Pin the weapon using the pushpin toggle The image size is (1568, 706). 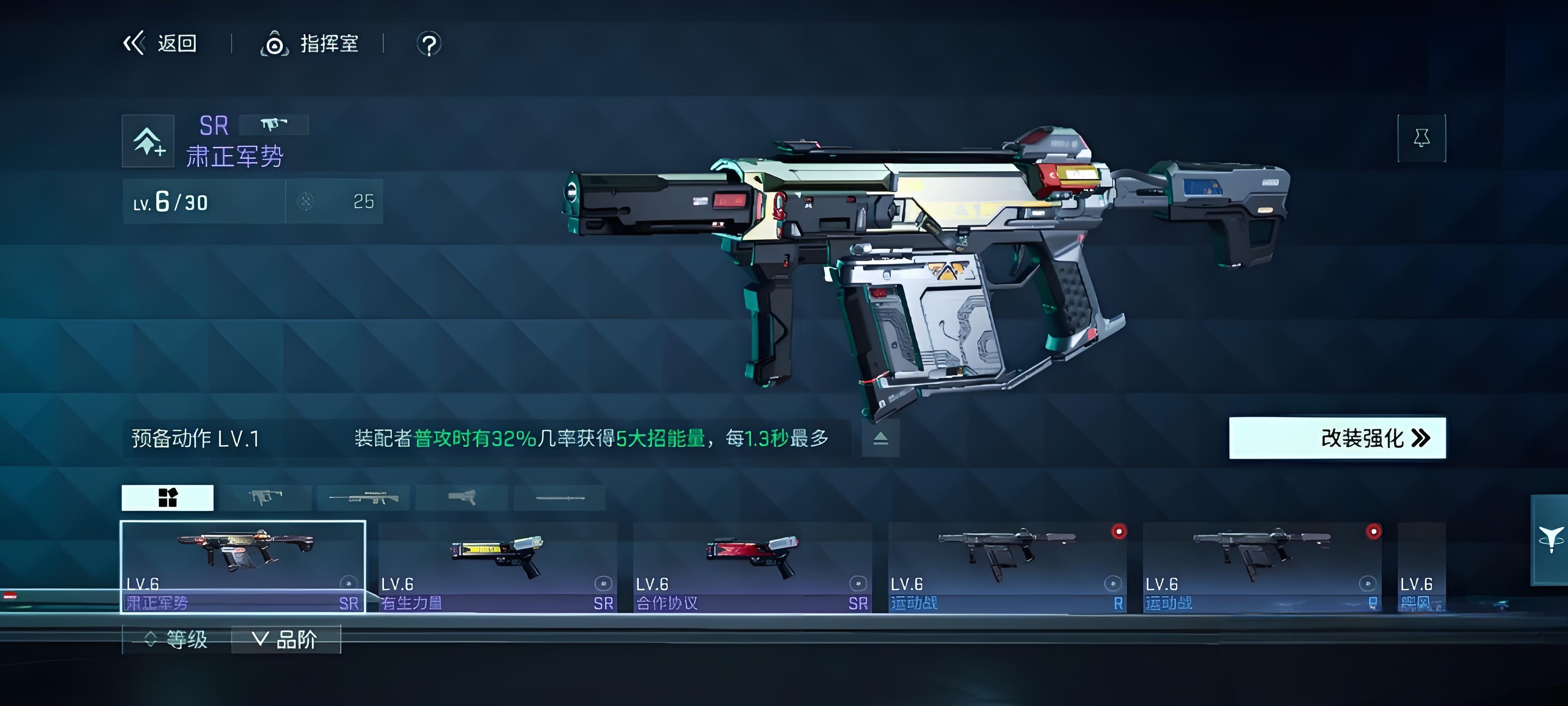(1423, 138)
